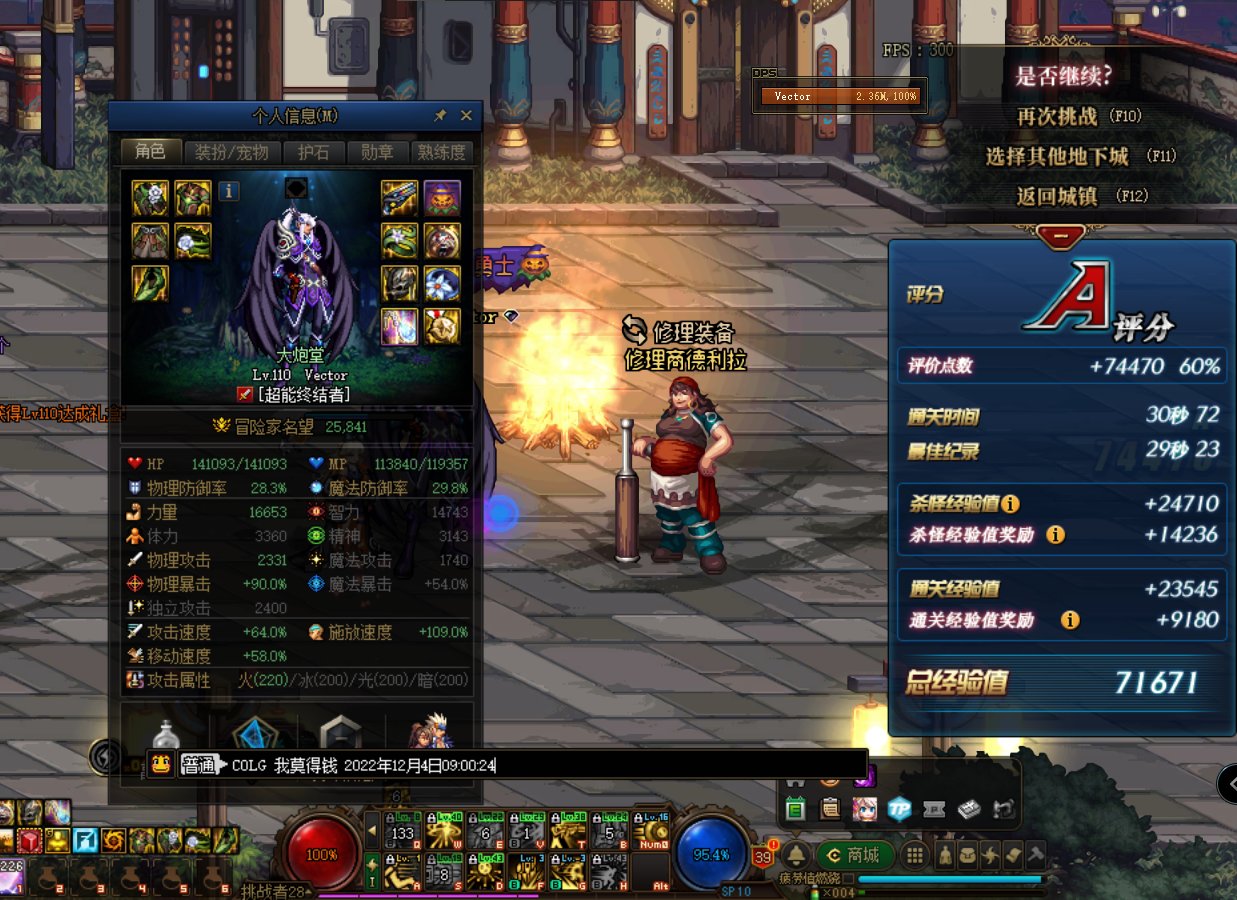The width and height of the screenshot is (1237, 900).
Task: Select the 角色 tab
Action: coord(150,152)
